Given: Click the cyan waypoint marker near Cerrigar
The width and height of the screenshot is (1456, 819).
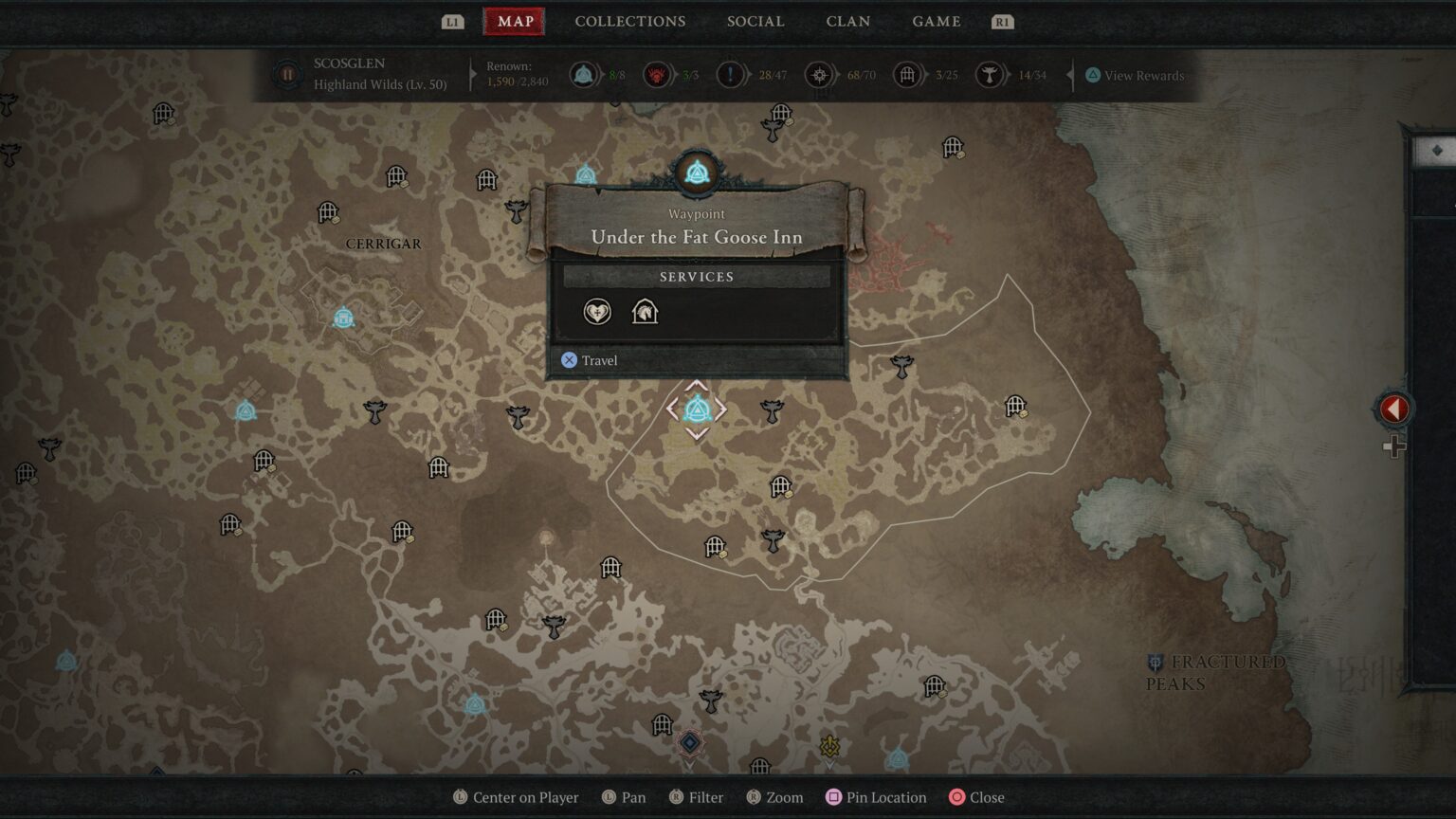Looking at the screenshot, I should click(x=343, y=318).
